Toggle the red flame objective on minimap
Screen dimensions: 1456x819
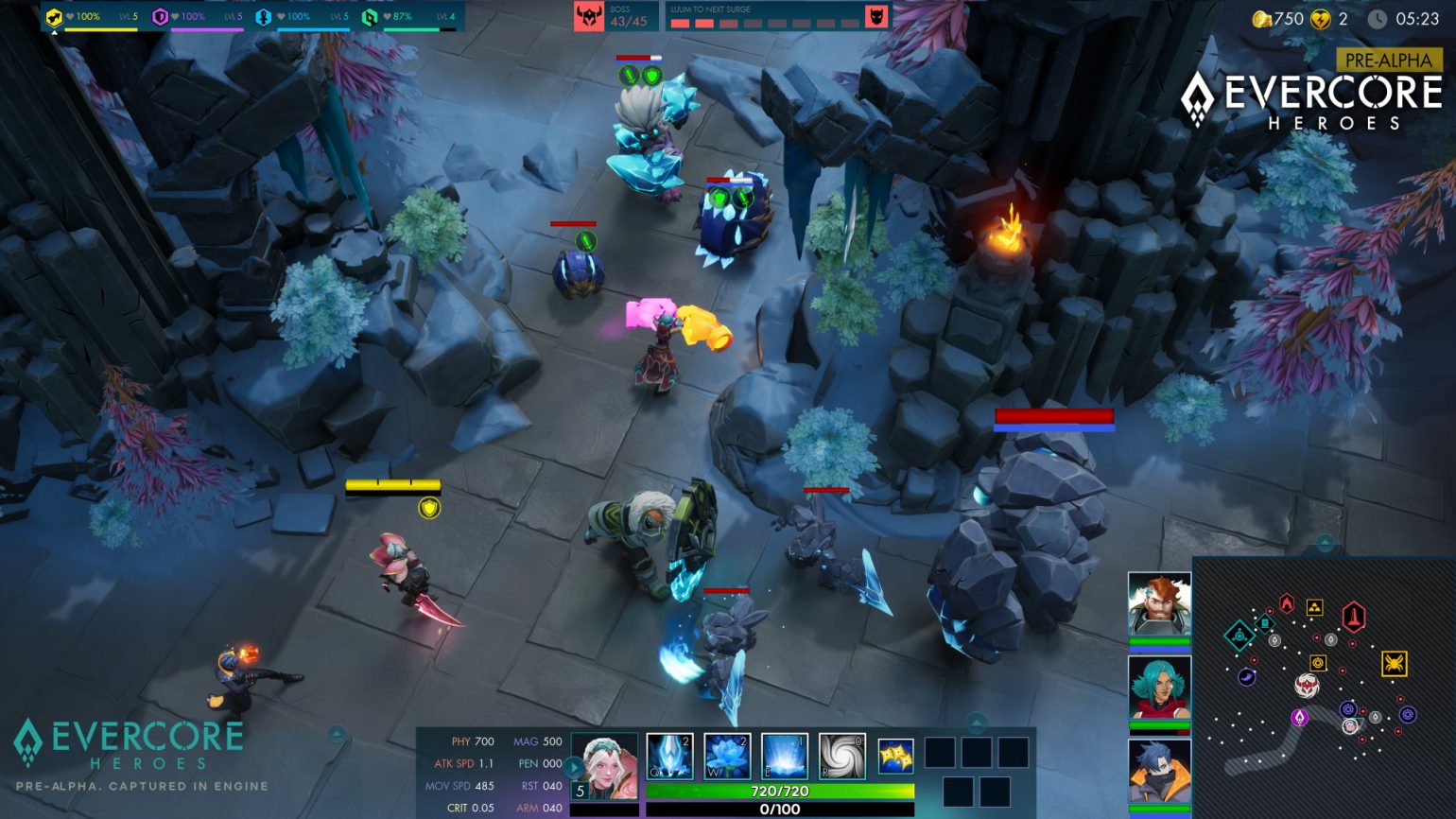[1286, 601]
